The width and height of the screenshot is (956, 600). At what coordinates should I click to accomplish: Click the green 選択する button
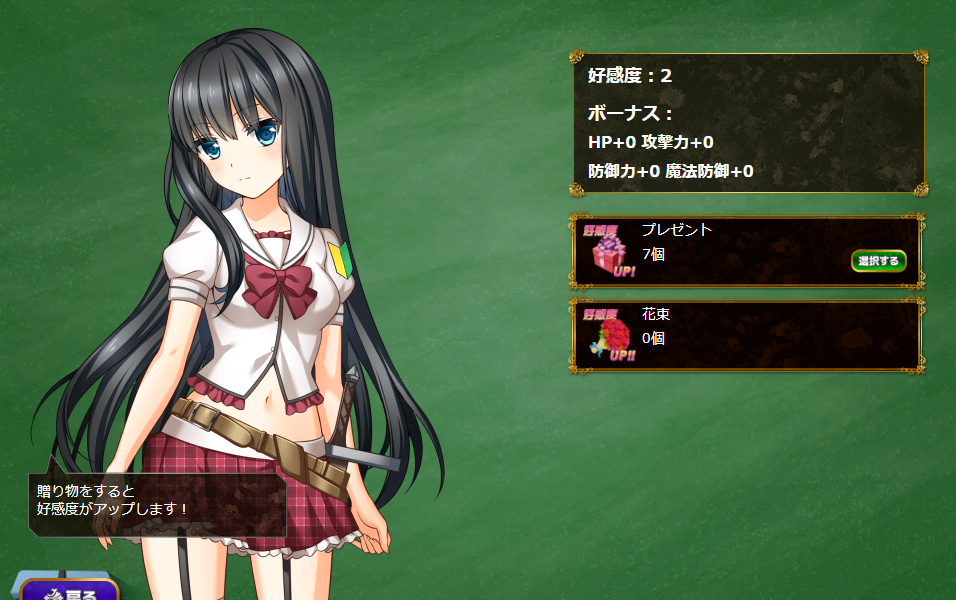click(x=878, y=261)
